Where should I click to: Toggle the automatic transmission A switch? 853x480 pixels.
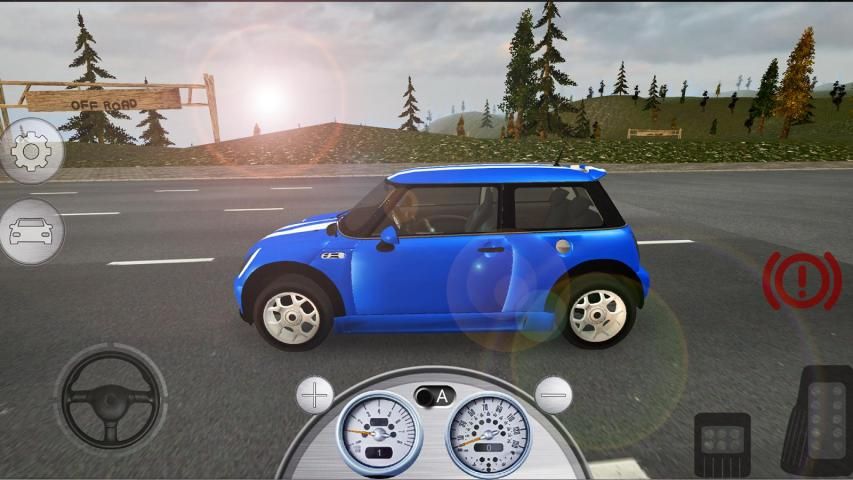pyautogui.click(x=435, y=396)
